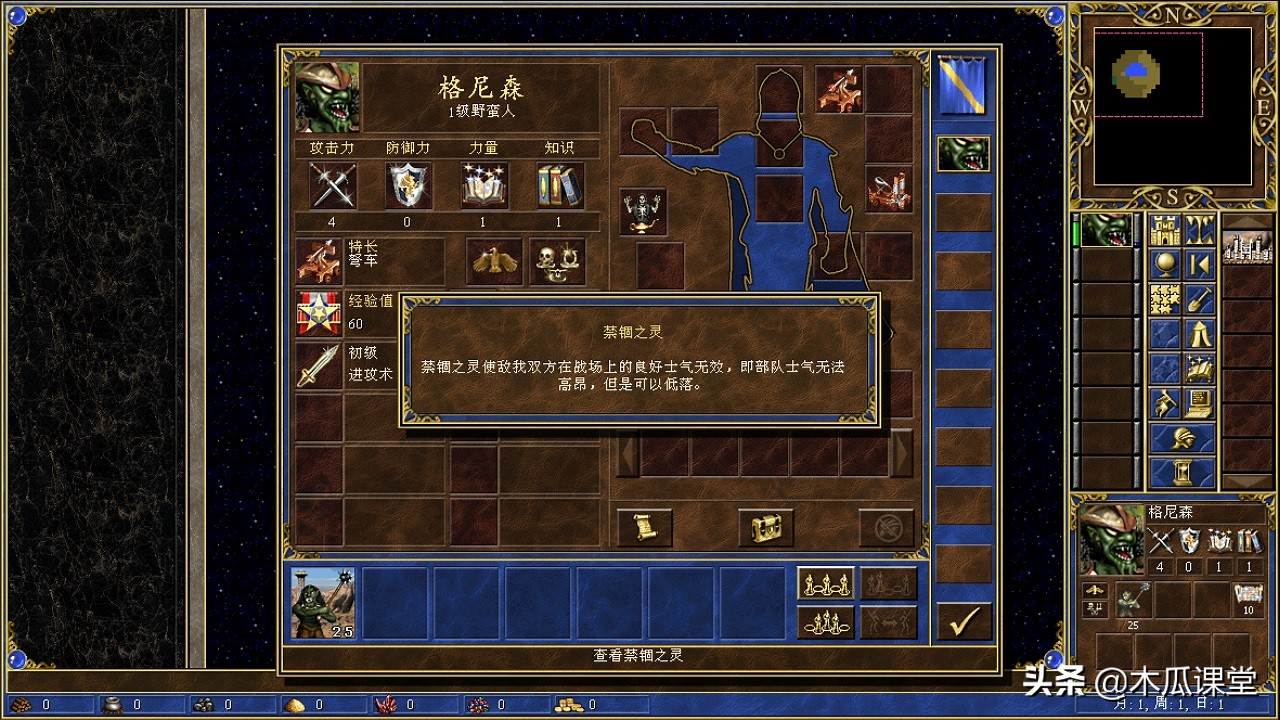Open the kingdom overview castle icon
Image resolution: width=1280 pixels, height=720 pixels.
[1164, 230]
